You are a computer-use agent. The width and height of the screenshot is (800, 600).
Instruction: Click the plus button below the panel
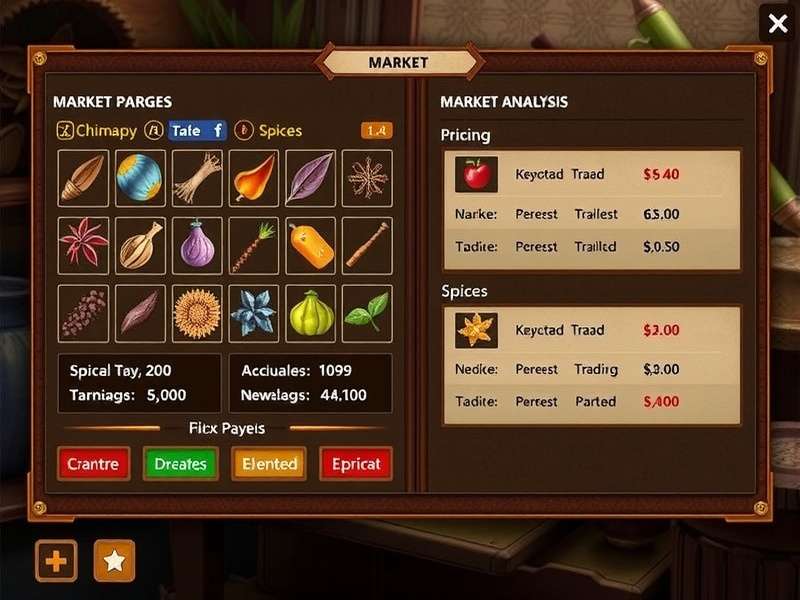pos(56,561)
